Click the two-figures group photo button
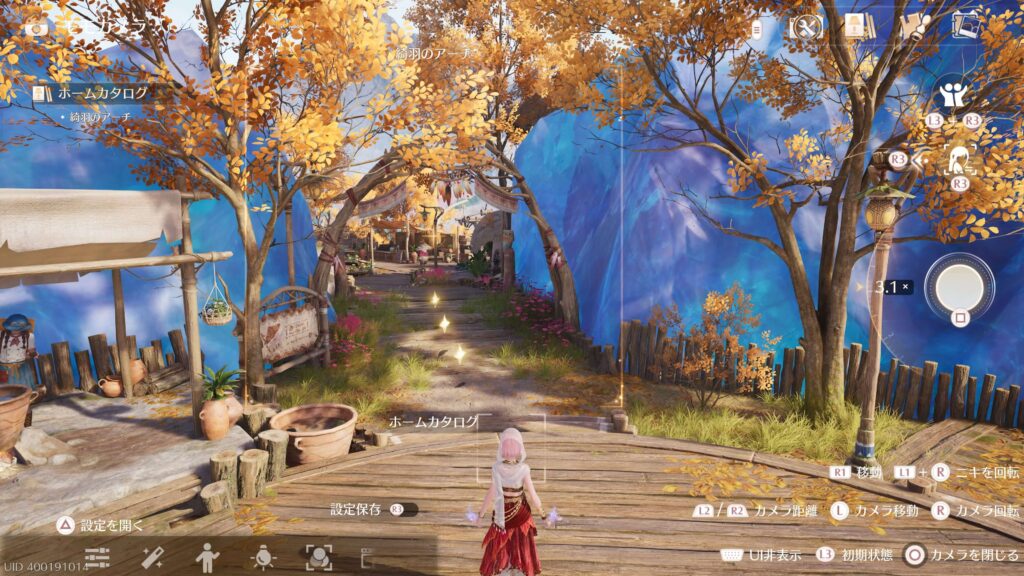This screenshot has height=576, width=1024. click(953, 96)
